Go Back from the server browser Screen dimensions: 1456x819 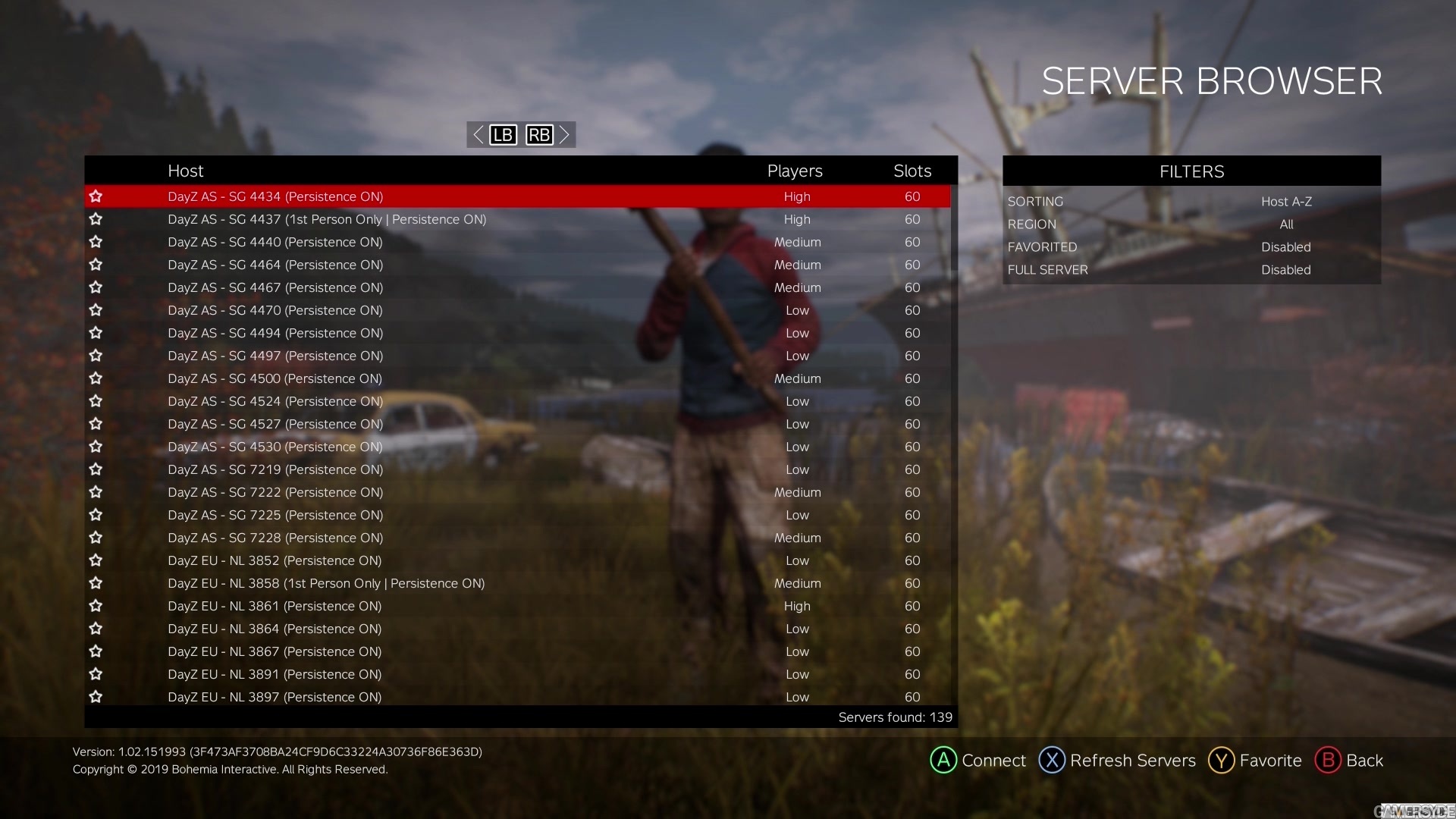[1349, 760]
